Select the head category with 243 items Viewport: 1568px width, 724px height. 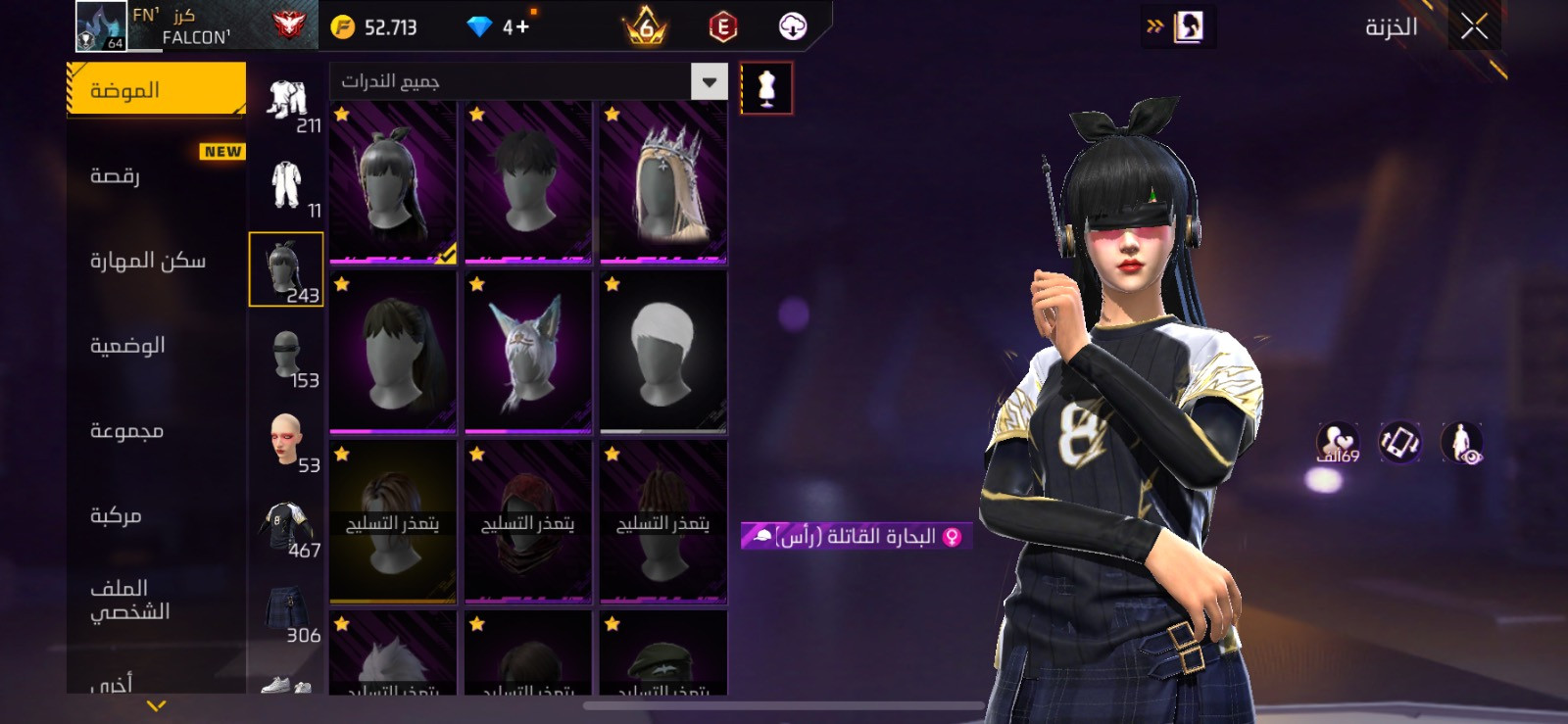[x=286, y=269]
